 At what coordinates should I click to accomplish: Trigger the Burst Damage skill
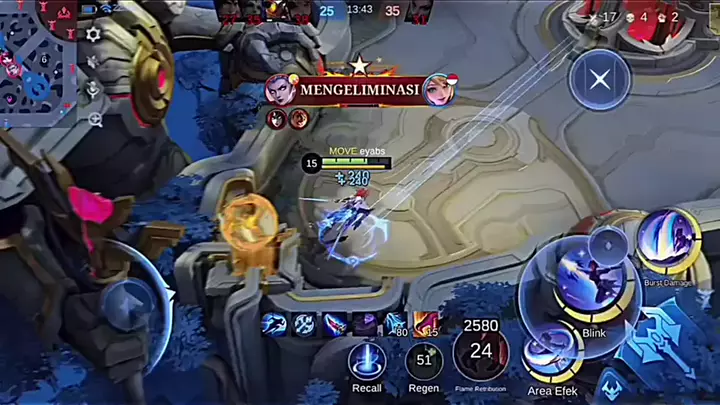click(x=667, y=241)
